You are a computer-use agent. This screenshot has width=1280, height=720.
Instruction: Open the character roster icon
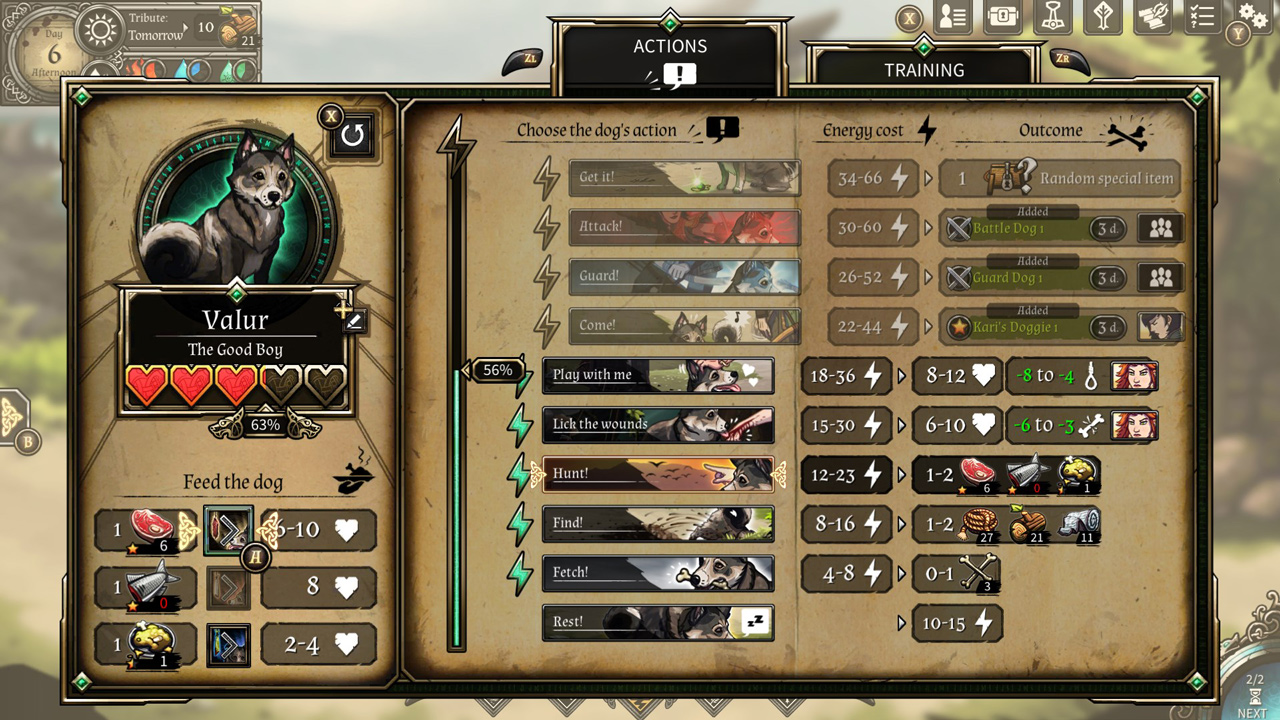(x=951, y=17)
